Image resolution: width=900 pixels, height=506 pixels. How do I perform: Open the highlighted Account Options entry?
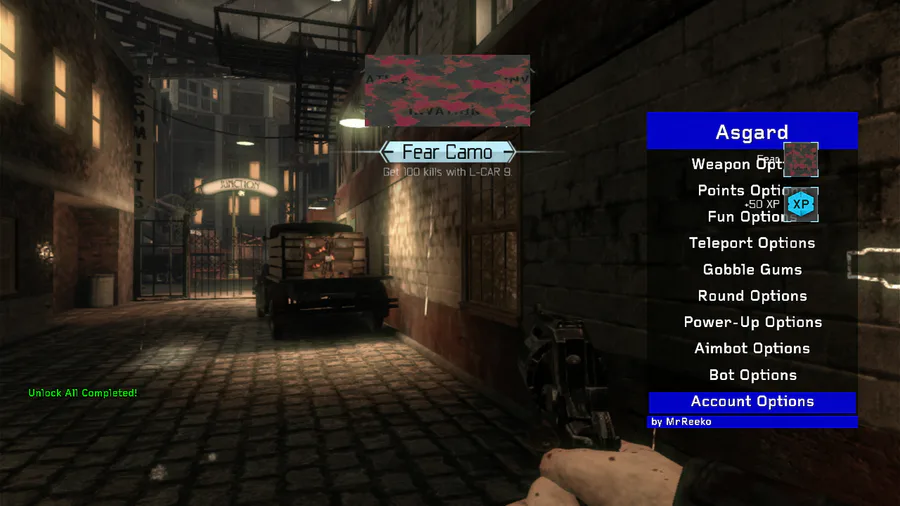click(x=752, y=402)
